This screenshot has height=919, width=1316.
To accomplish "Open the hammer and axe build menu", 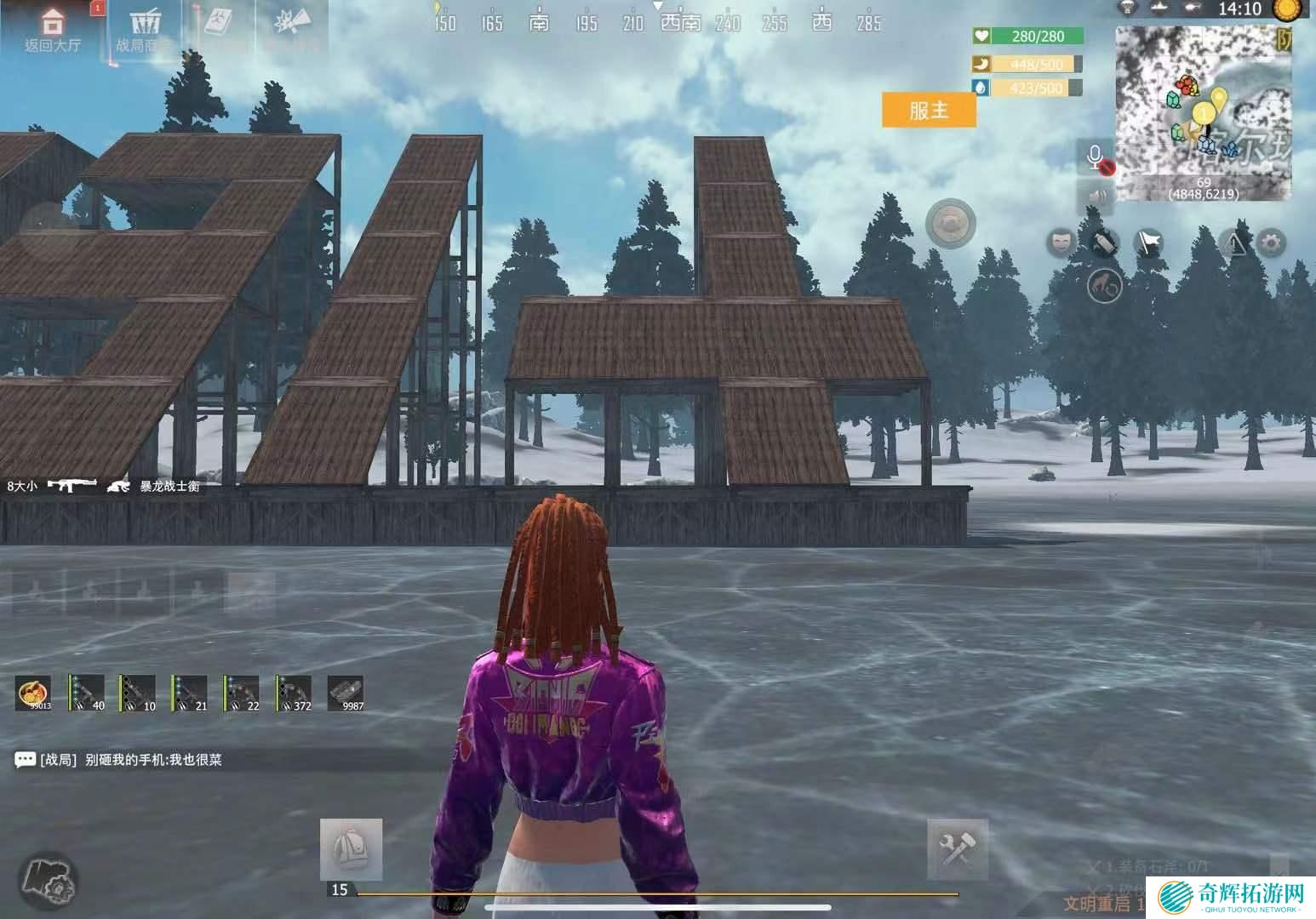I will click(957, 849).
